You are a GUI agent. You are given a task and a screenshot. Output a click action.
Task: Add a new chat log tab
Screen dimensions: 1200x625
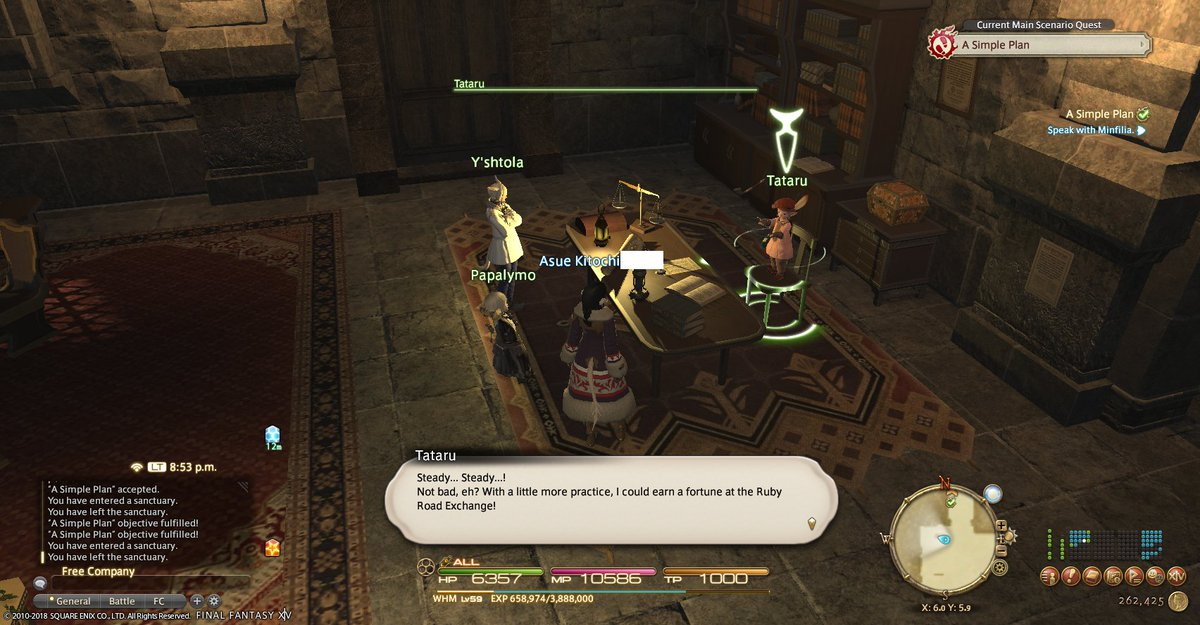(x=197, y=602)
